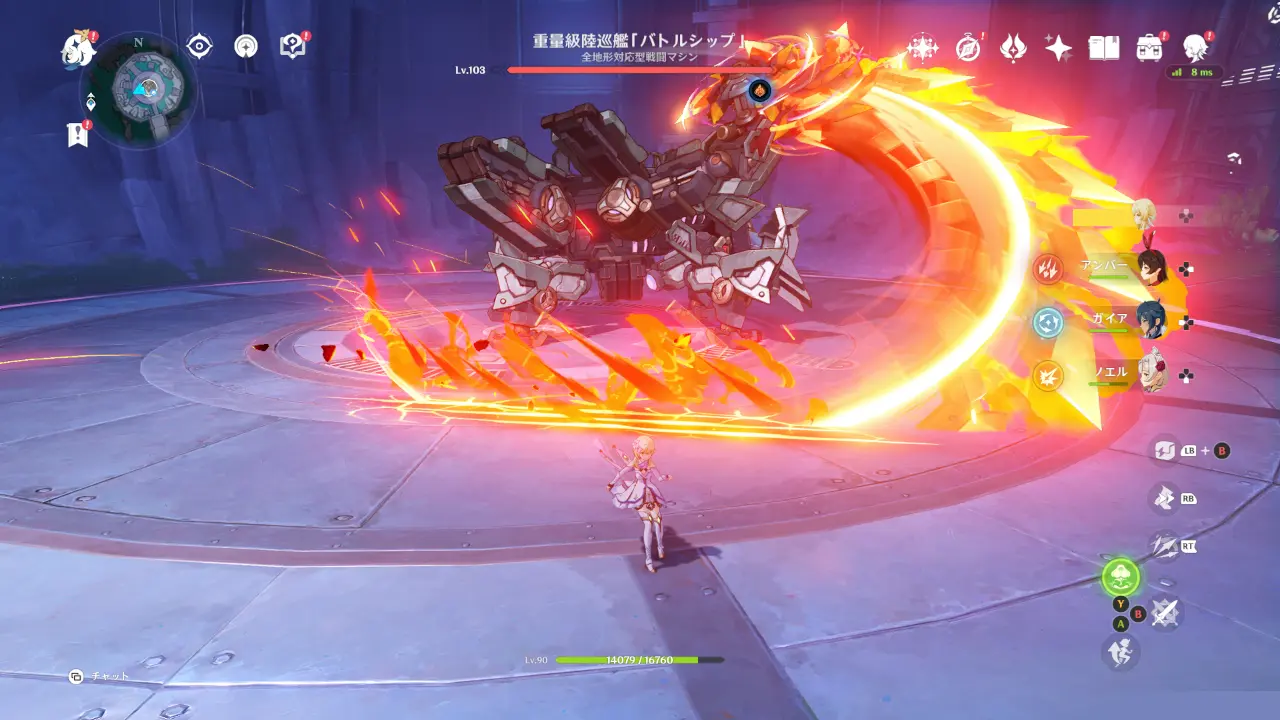Open the winged battle pass icon
This screenshot has height=720, width=1280.
(1013, 47)
